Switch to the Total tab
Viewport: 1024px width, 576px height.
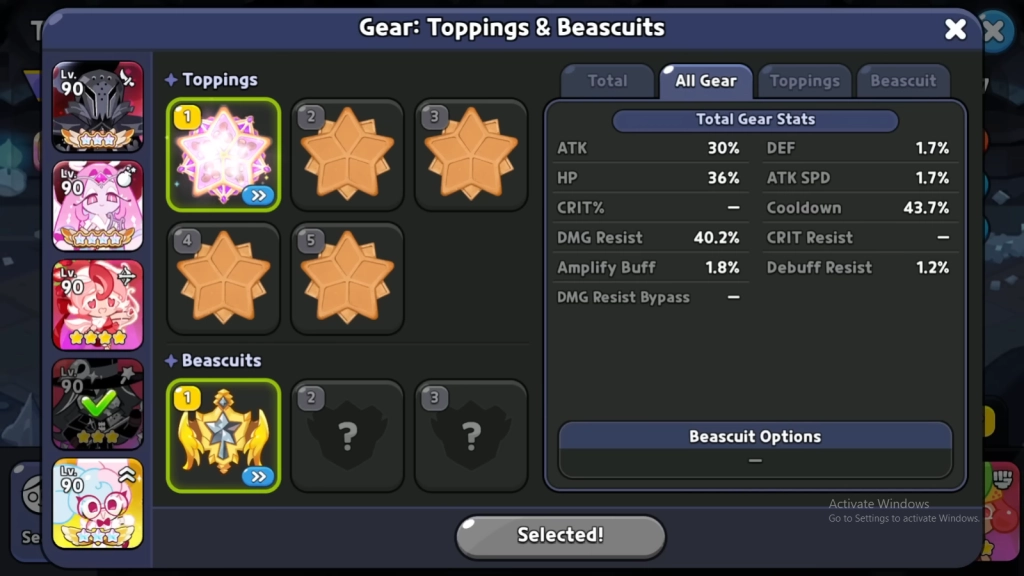[x=607, y=81]
